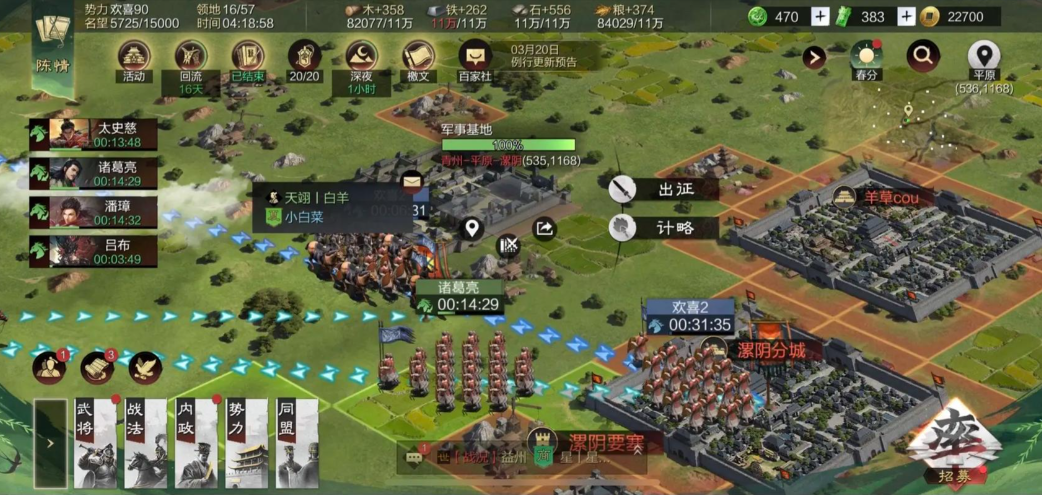Open the 同盟 alliance menu card
The height and width of the screenshot is (495, 1042).
[x=297, y=443]
